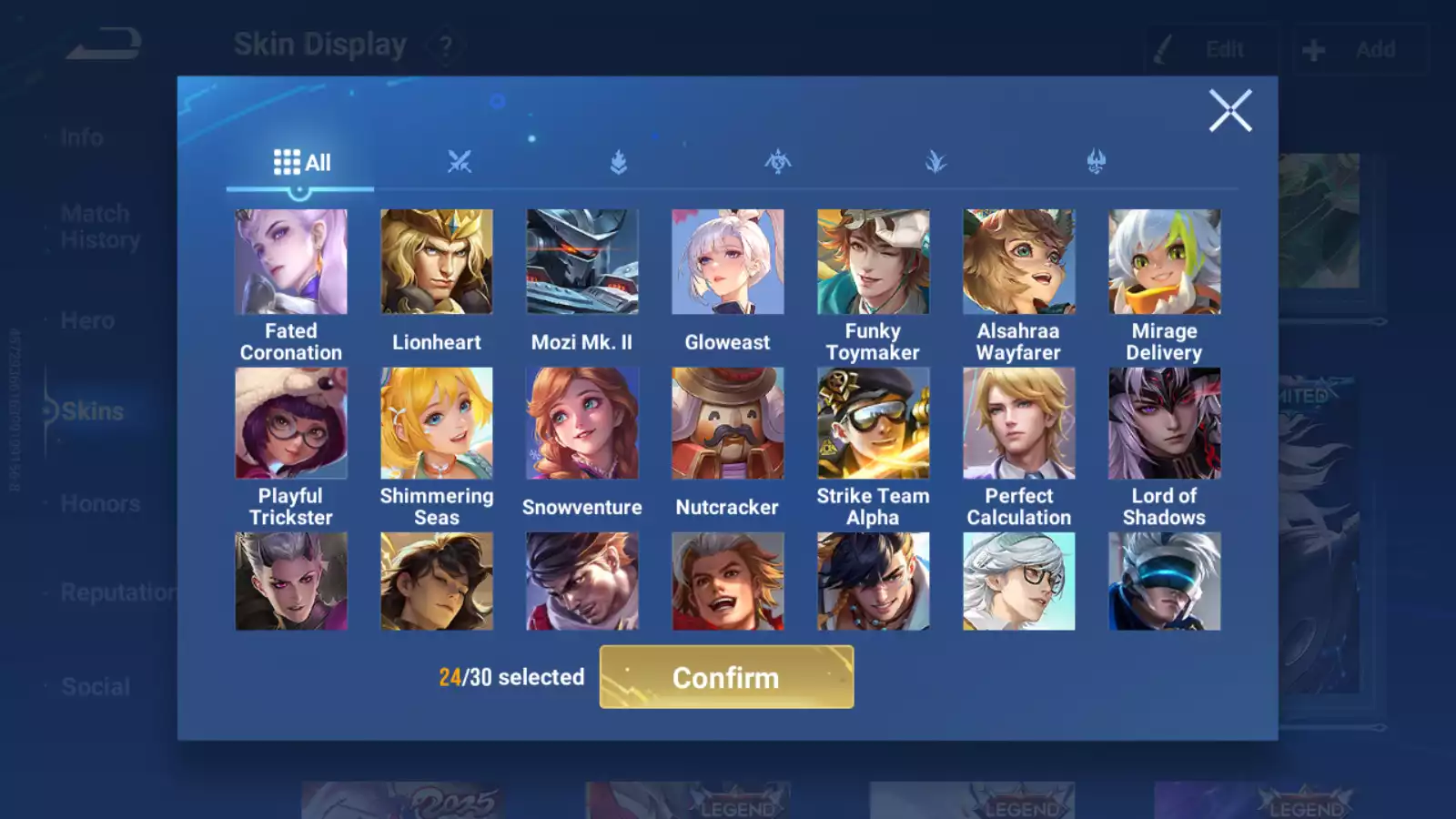This screenshot has height=819, width=1456.
Task: Select the Gloweast skin portrait
Action: pos(728,262)
